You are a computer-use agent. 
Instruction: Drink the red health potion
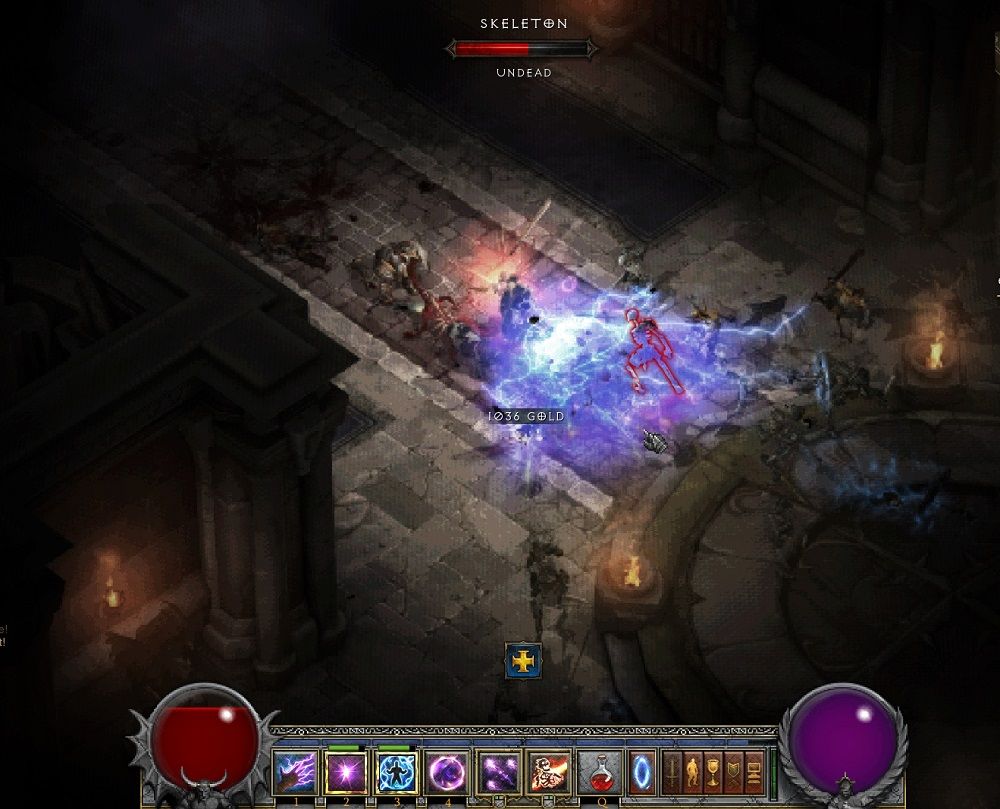click(600, 773)
